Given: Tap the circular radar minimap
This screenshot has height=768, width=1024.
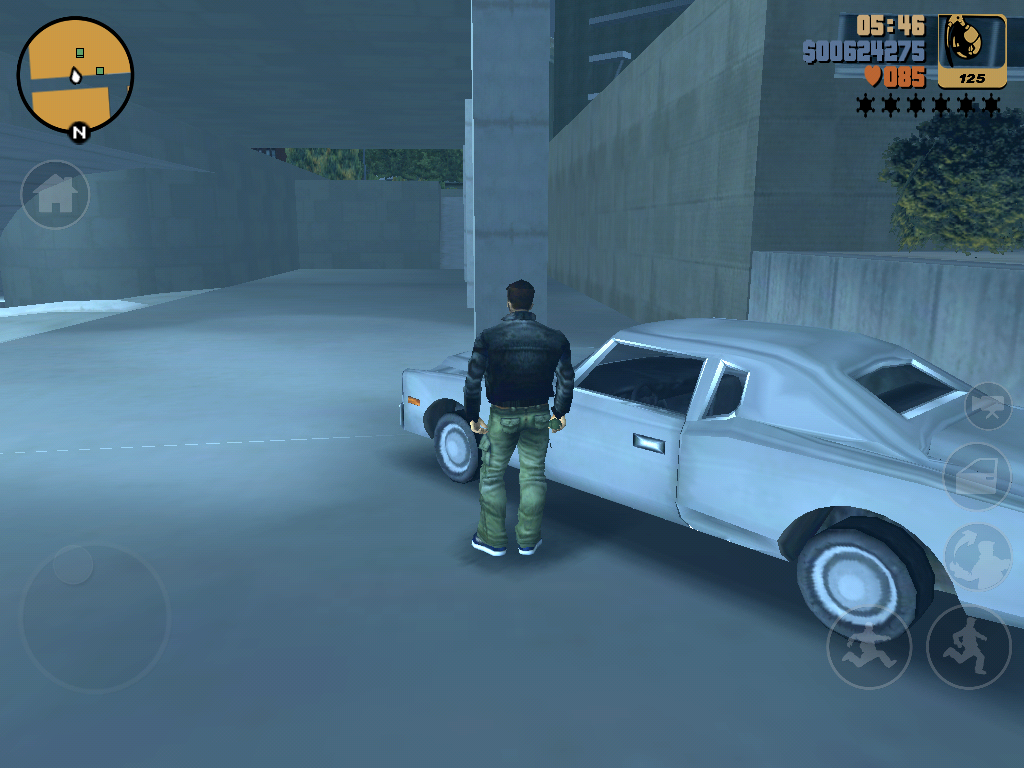Looking at the screenshot, I should pyautogui.click(x=75, y=75).
